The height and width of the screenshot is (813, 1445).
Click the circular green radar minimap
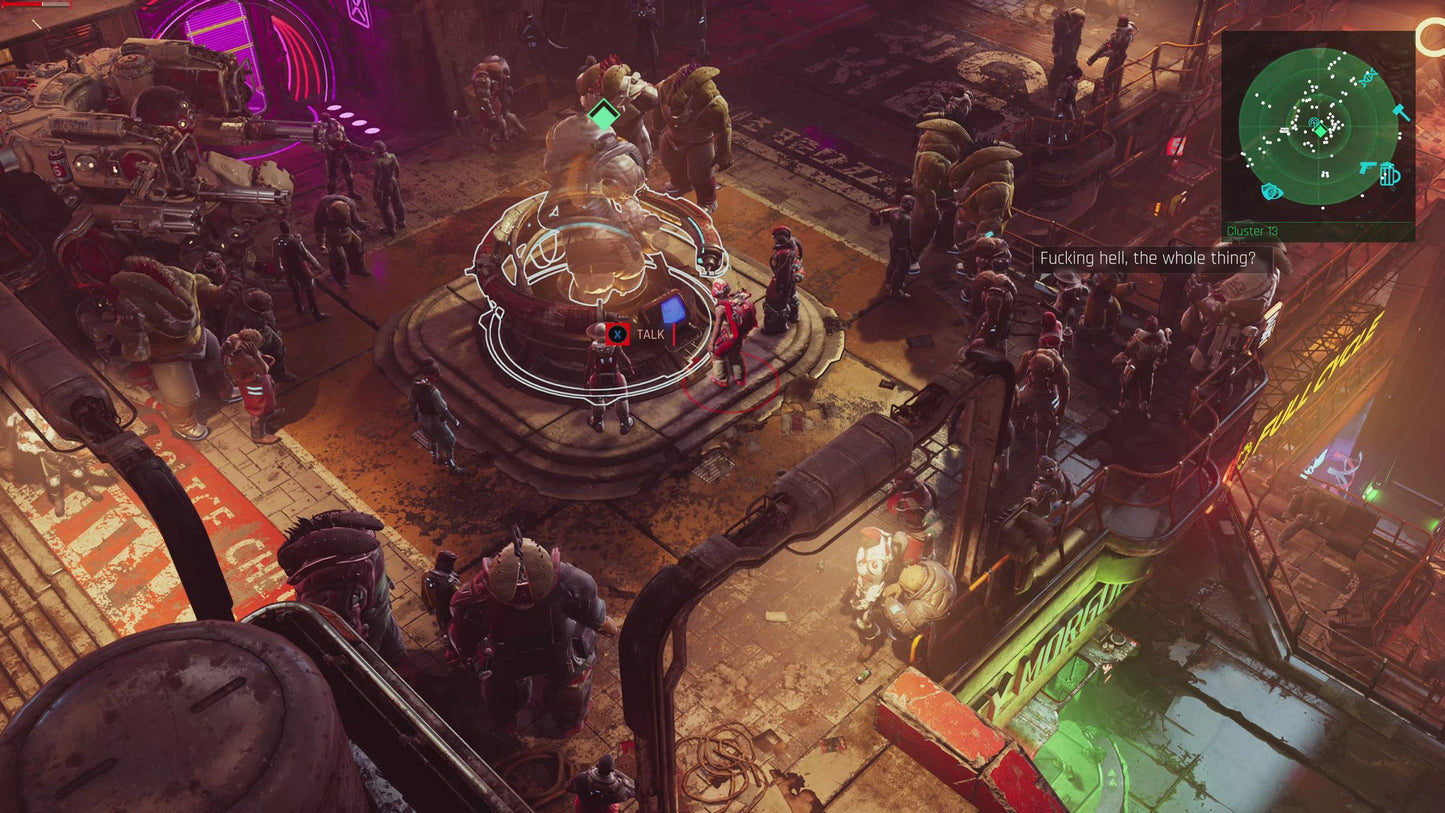1316,127
